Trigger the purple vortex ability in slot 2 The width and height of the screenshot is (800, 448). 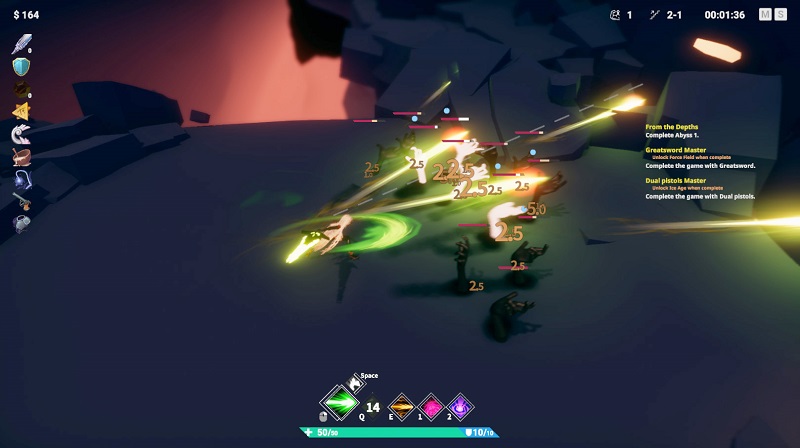461,406
